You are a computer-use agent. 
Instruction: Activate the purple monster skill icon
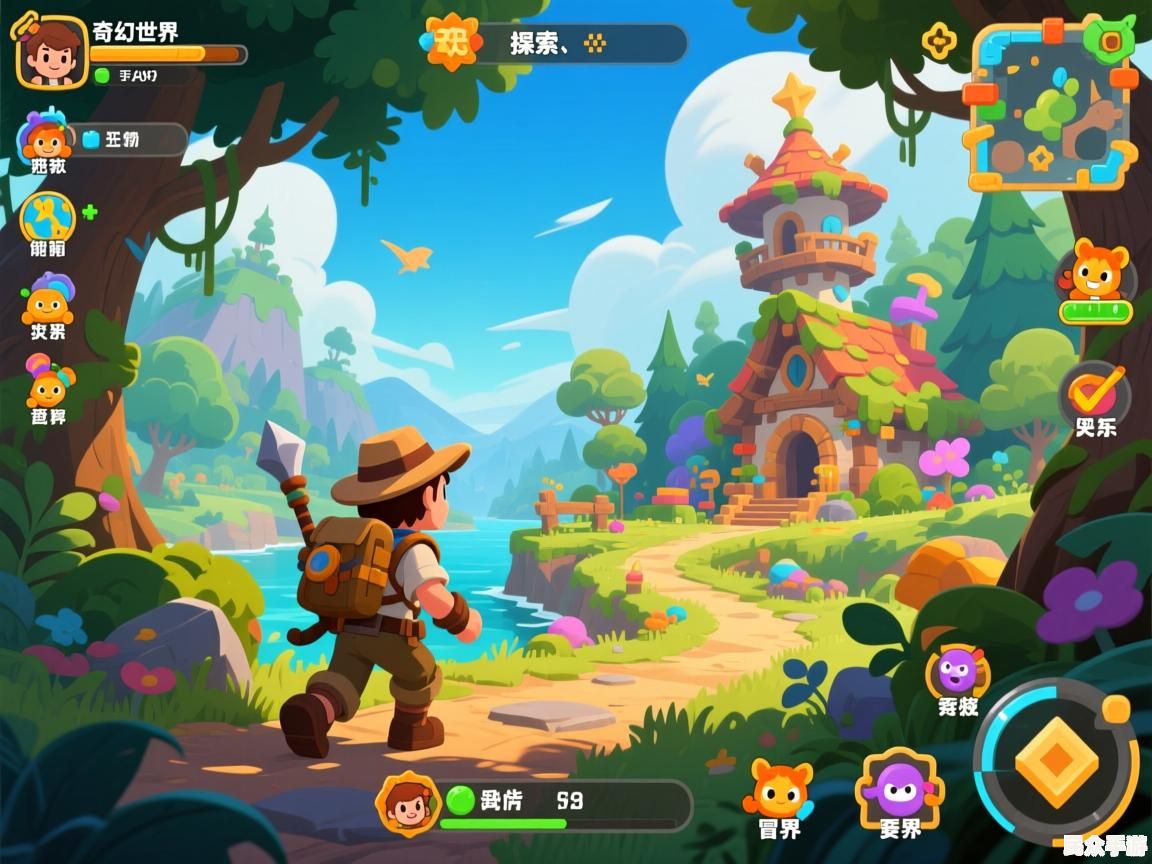tap(957, 671)
